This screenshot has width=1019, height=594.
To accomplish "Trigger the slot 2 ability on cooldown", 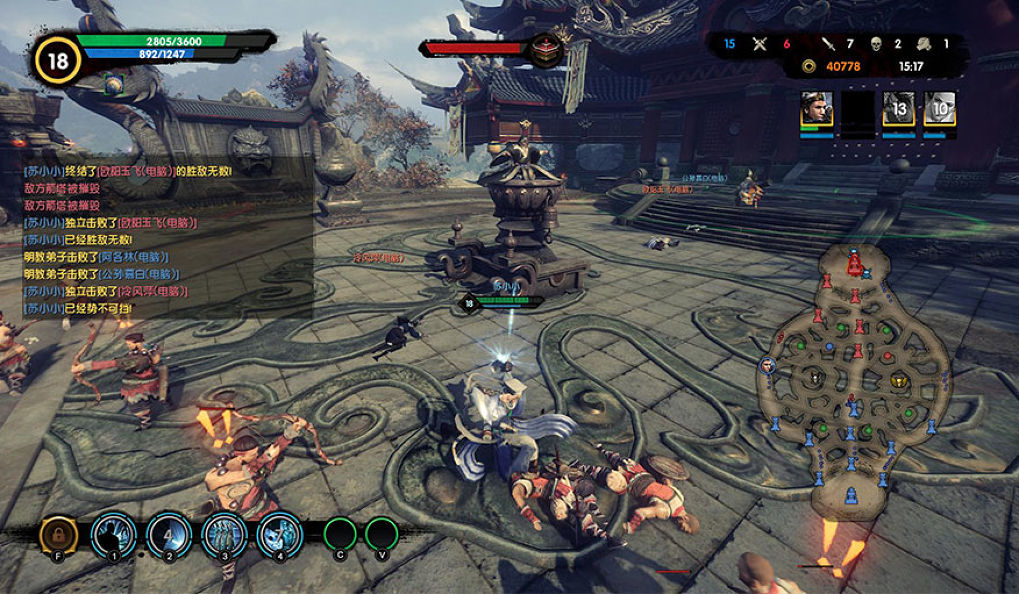I will coord(169,535).
